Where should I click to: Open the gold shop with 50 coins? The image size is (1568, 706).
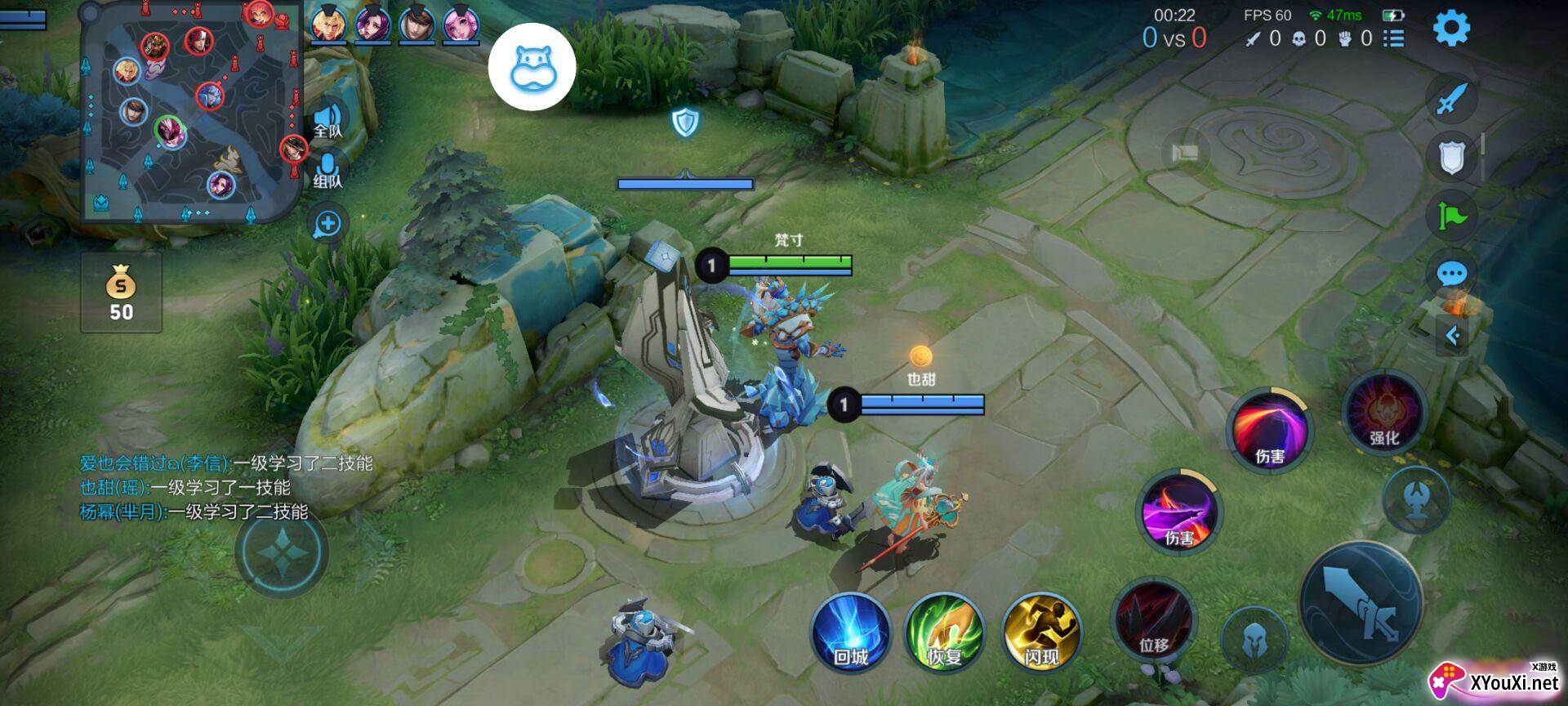click(121, 293)
